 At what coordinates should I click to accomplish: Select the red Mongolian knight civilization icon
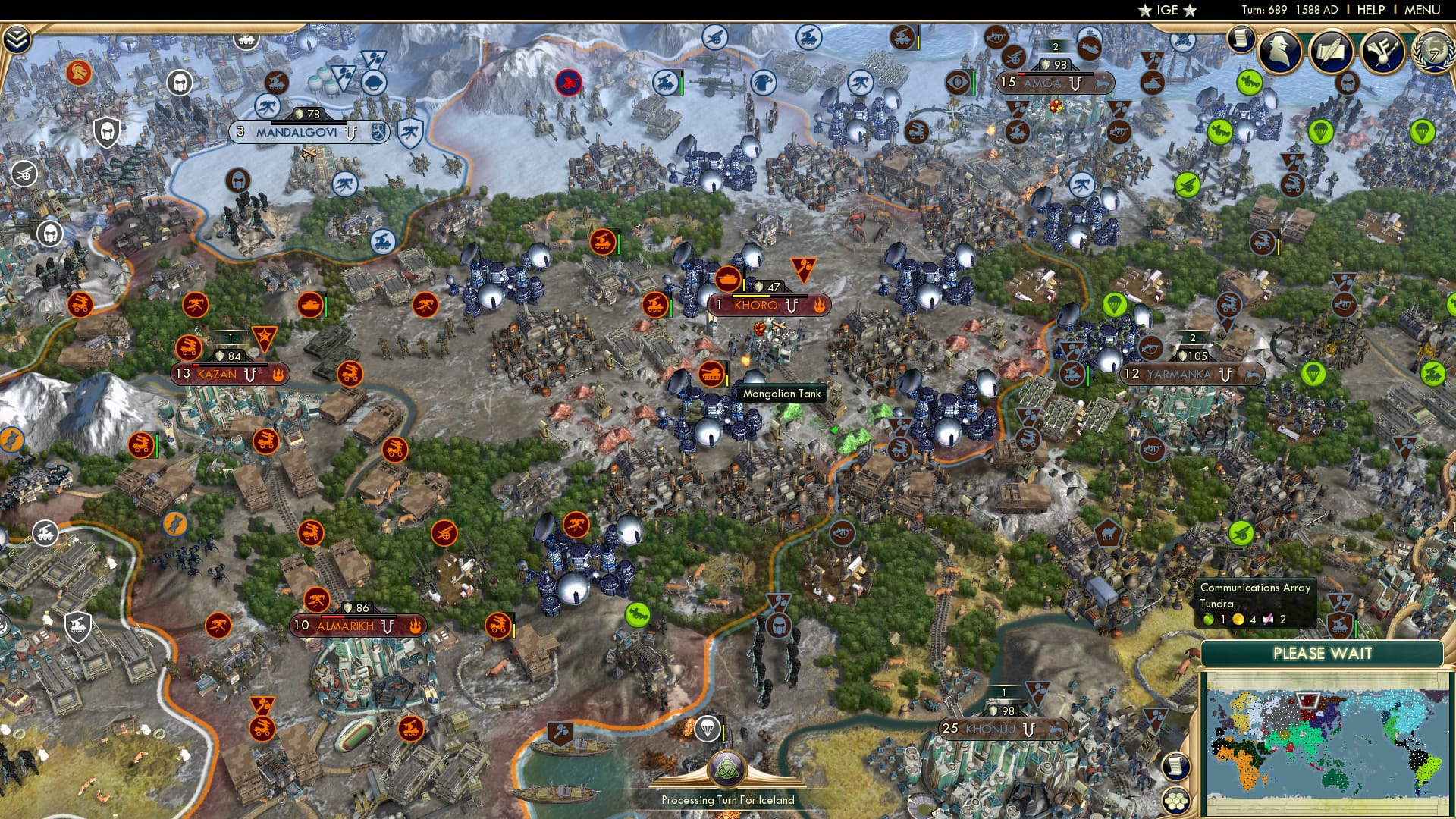pyautogui.click(x=79, y=72)
